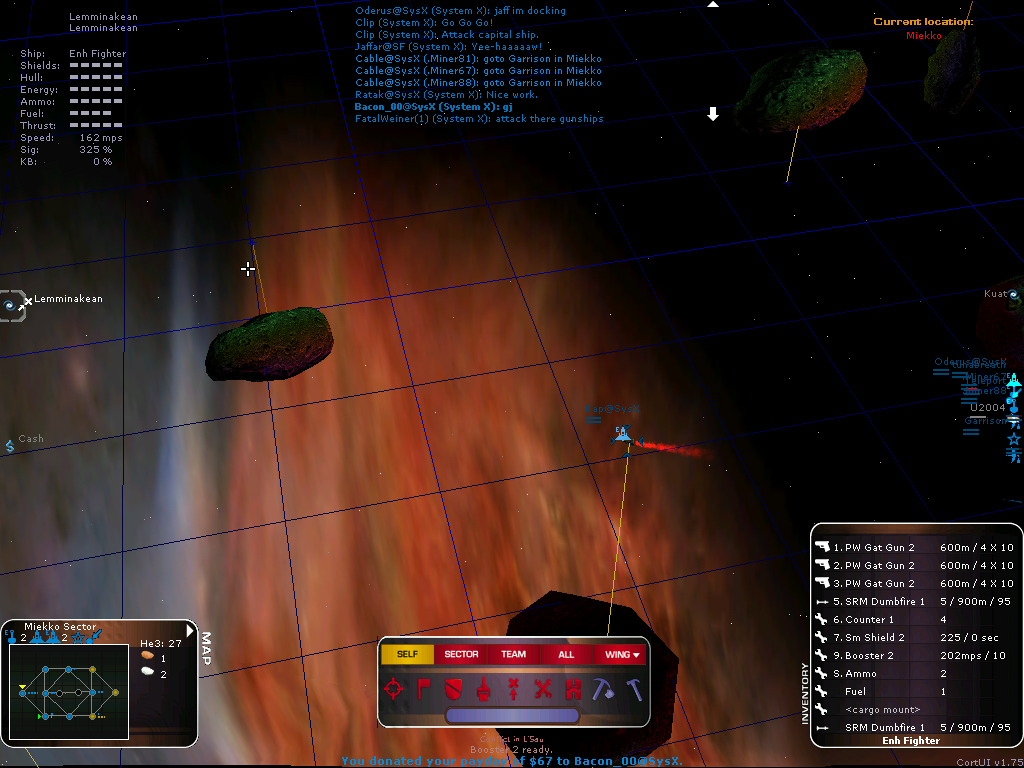Click the red flag command icon
This screenshot has width=1024, height=768.
[x=423, y=688]
